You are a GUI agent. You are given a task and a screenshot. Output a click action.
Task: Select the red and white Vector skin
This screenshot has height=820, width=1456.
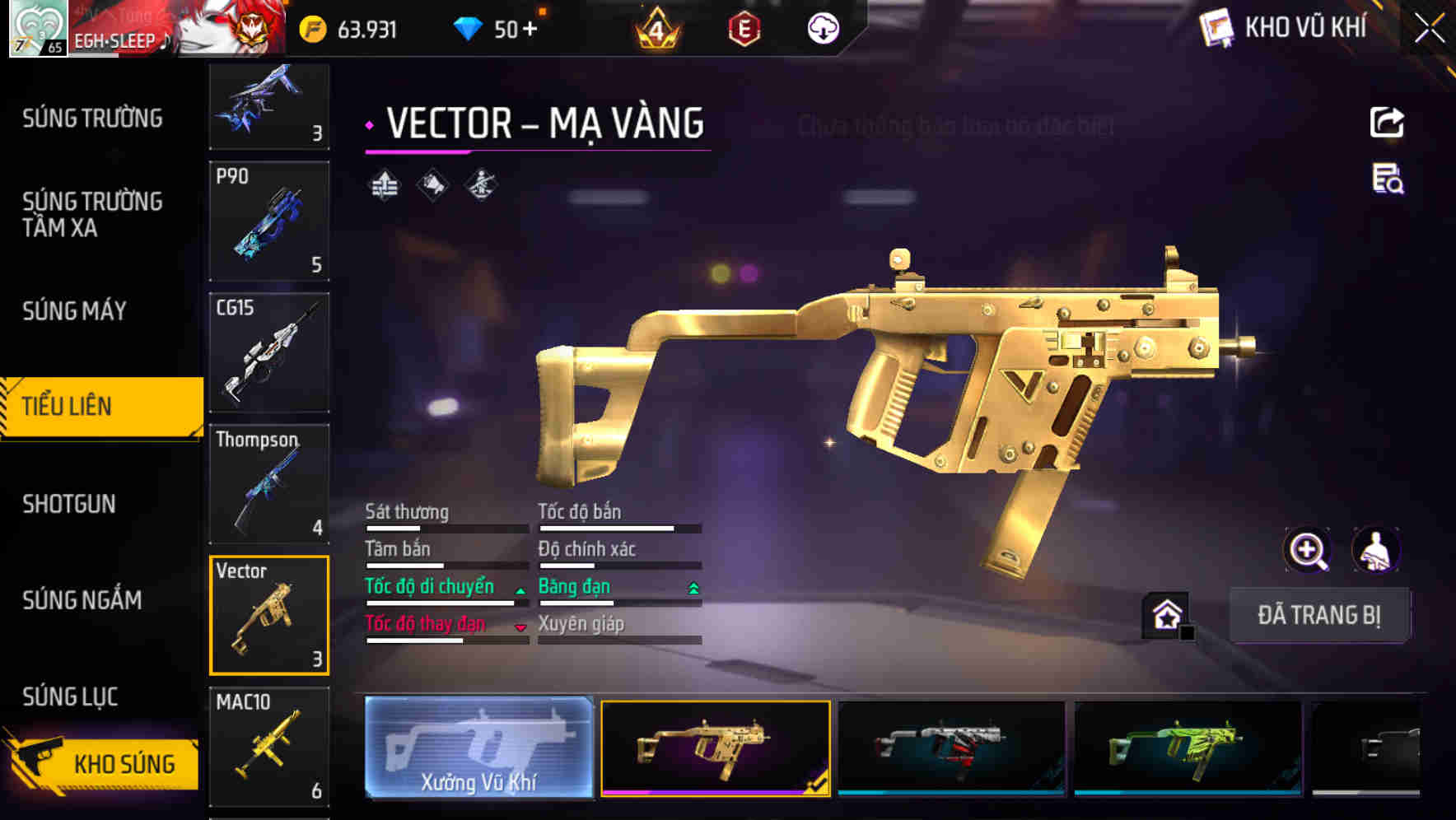click(951, 748)
